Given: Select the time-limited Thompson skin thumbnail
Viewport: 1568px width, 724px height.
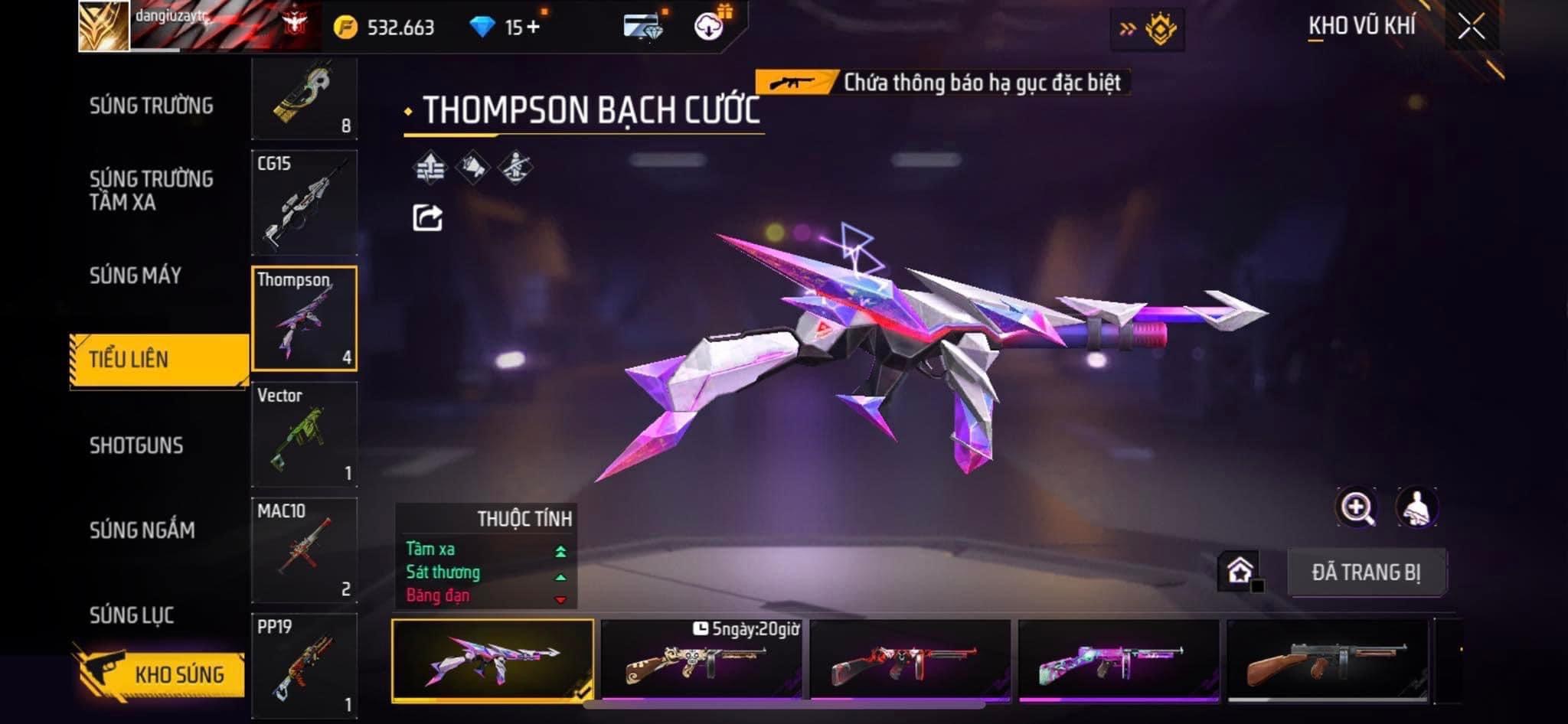Looking at the screenshot, I should (x=701, y=660).
